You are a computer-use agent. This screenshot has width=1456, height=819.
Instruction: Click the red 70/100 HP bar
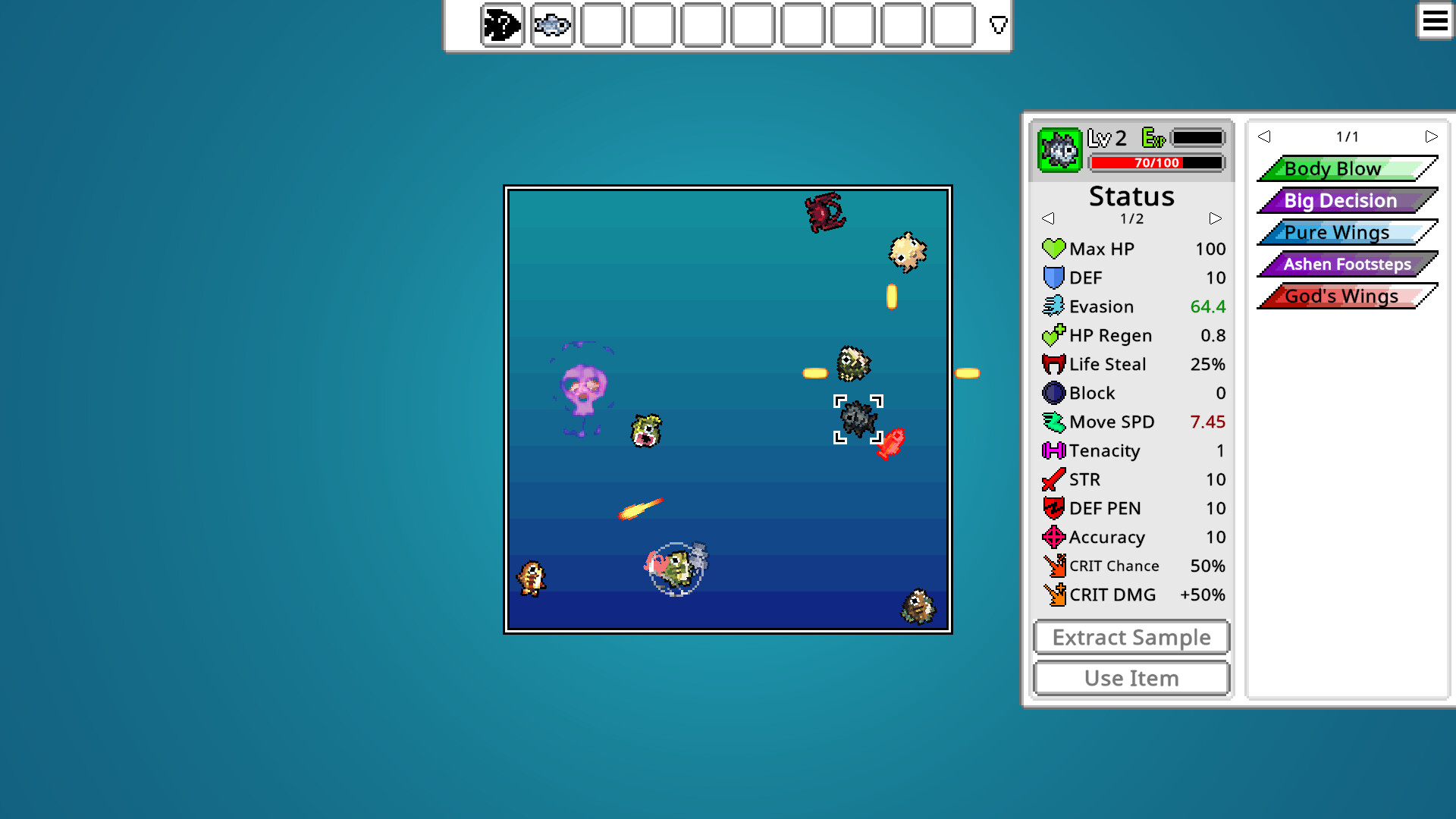(x=1155, y=162)
